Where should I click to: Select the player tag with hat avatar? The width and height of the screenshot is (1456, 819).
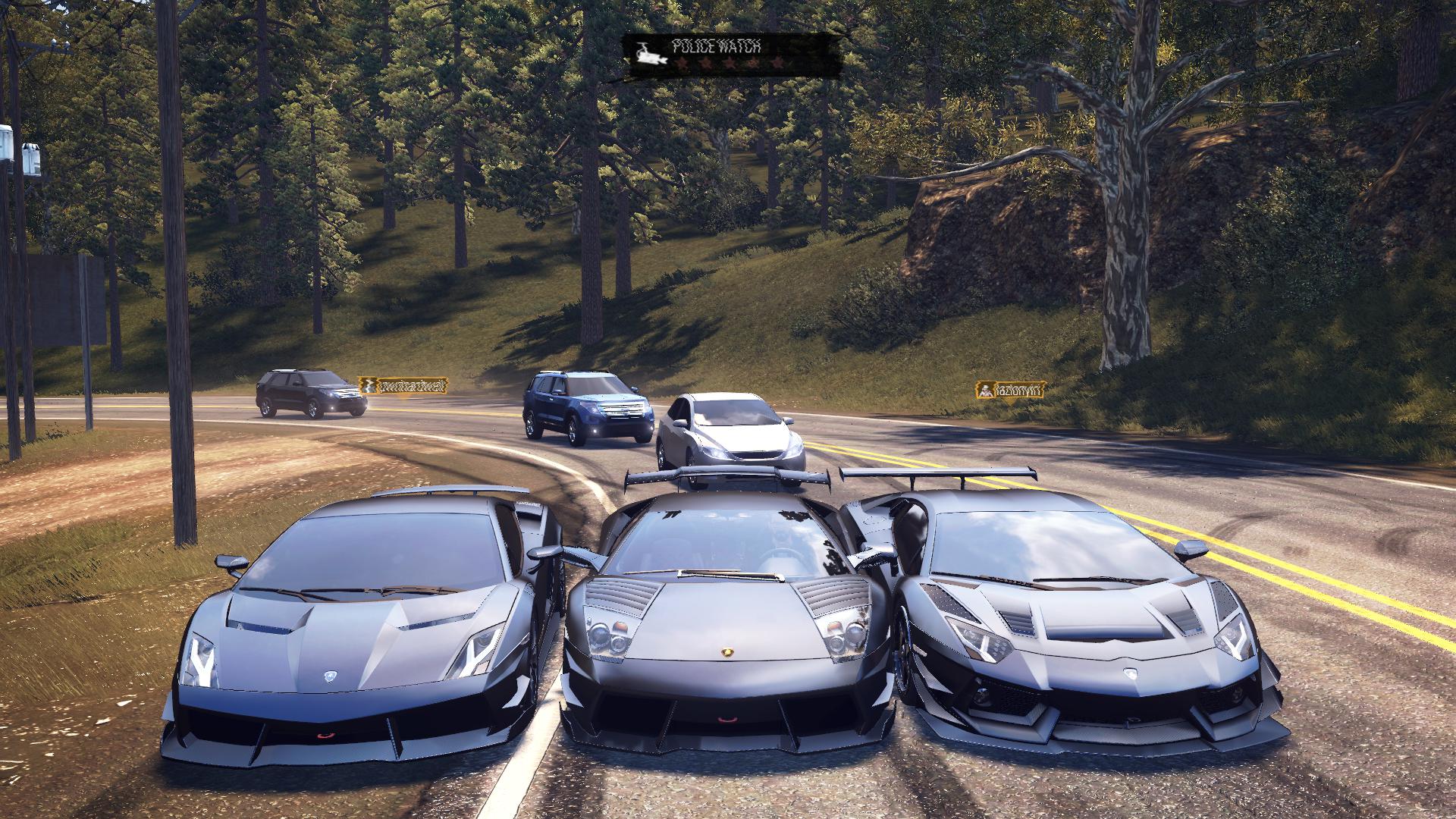1010,391
